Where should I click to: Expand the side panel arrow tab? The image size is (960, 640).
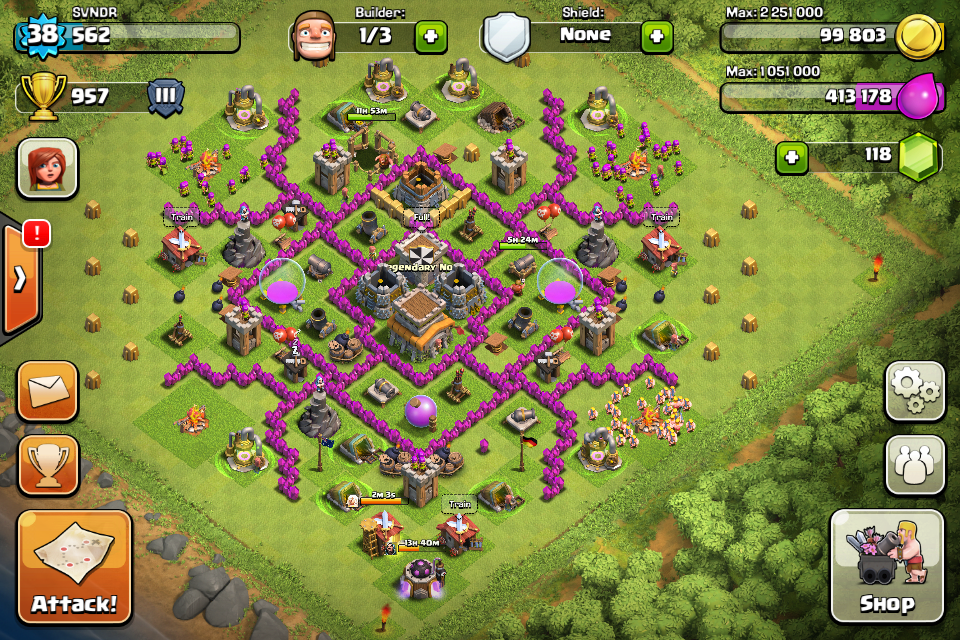click(20, 279)
